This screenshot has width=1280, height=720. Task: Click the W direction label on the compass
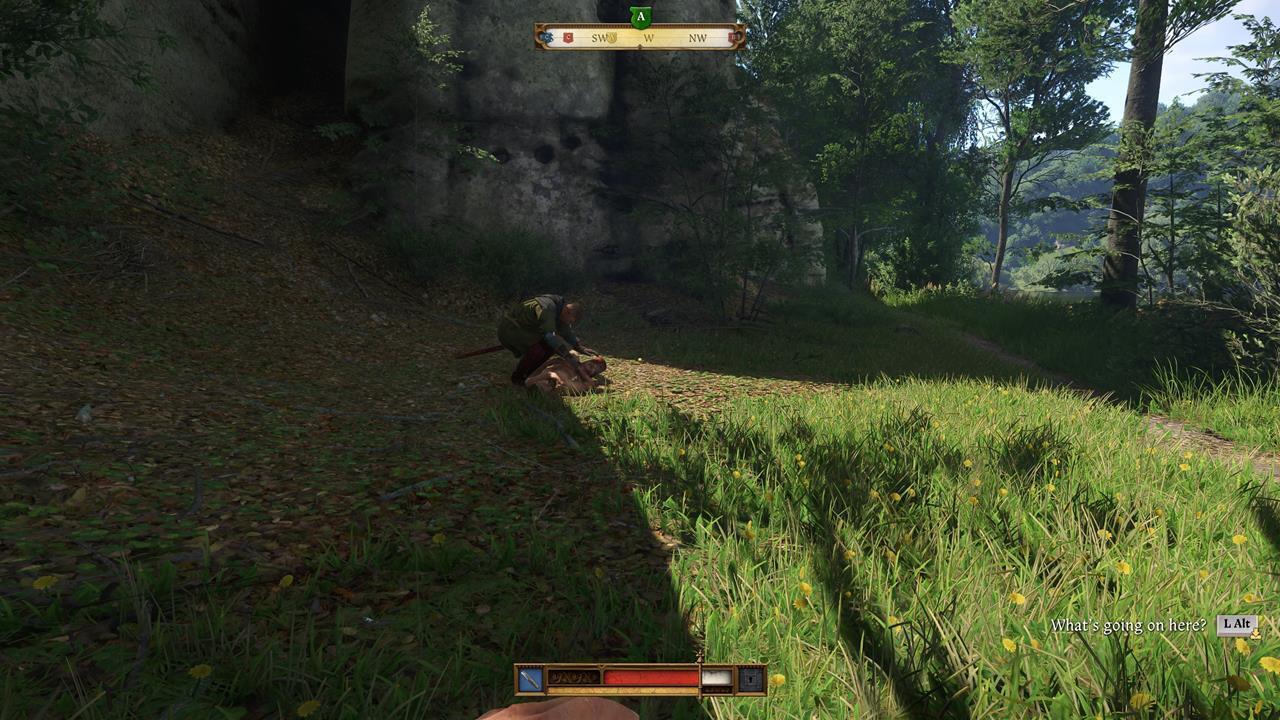[649, 37]
